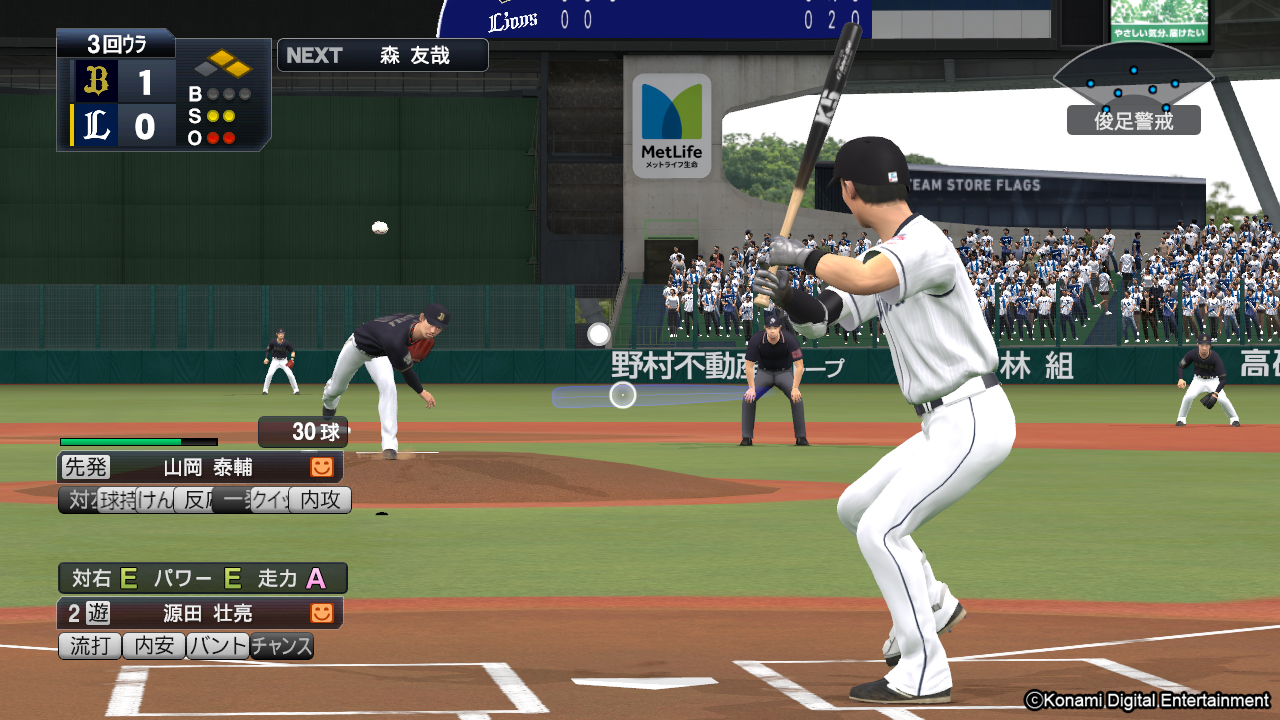Click the 30球 pitch count display
This screenshot has height=720, width=1280.
[x=302, y=432]
